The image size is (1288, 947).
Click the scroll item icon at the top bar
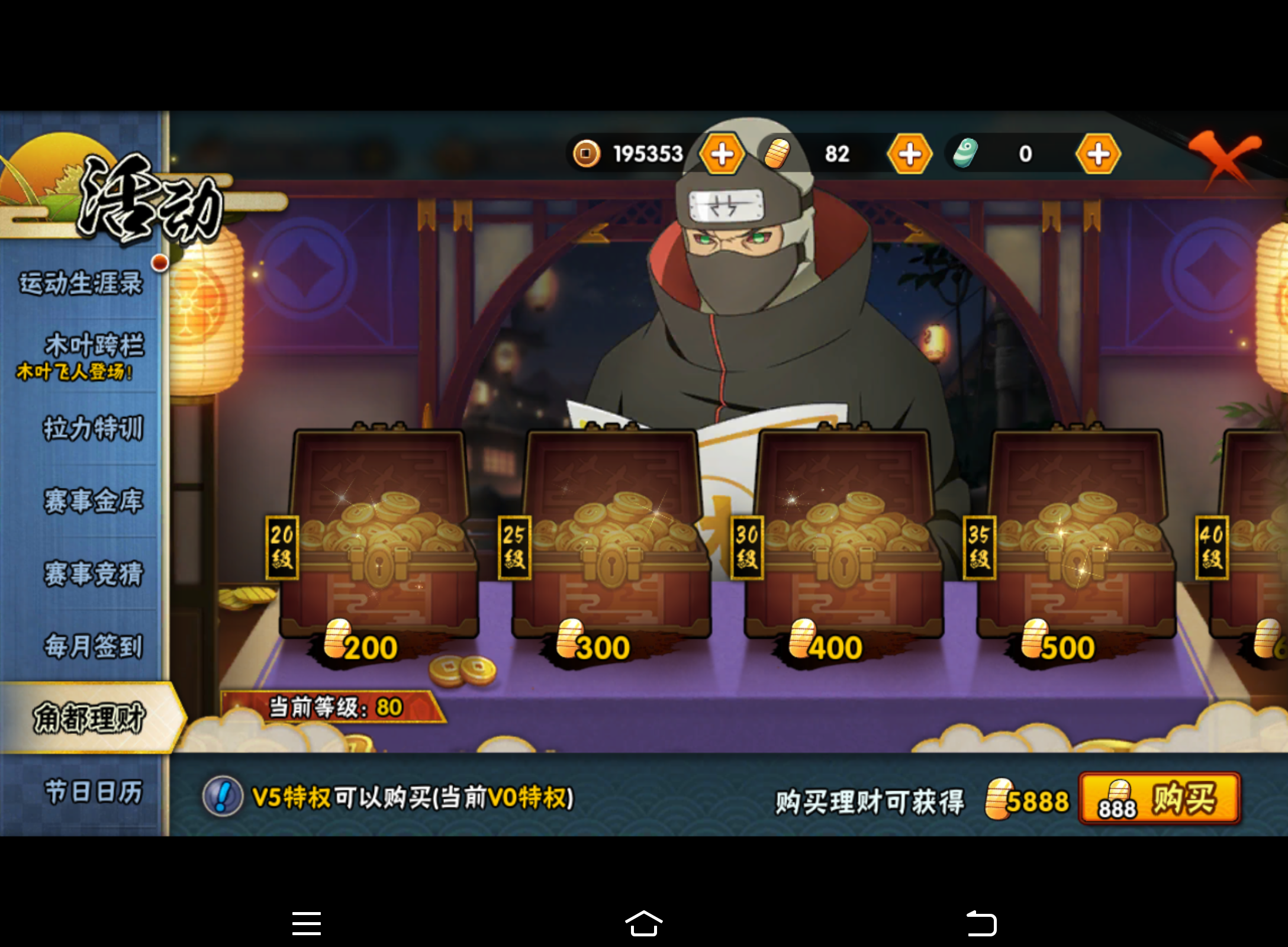tap(966, 153)
